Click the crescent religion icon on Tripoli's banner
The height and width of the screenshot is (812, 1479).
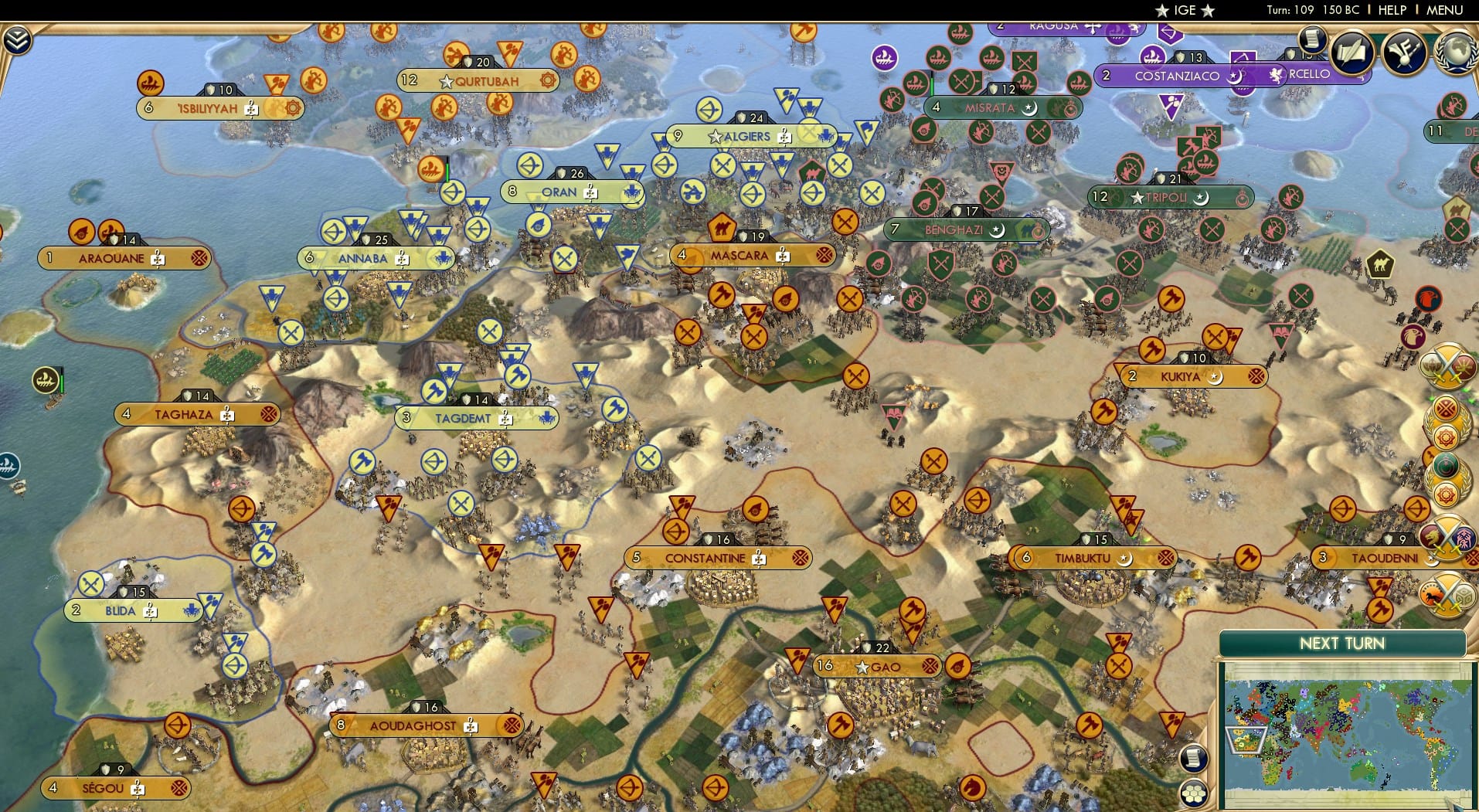point(1200,198)
